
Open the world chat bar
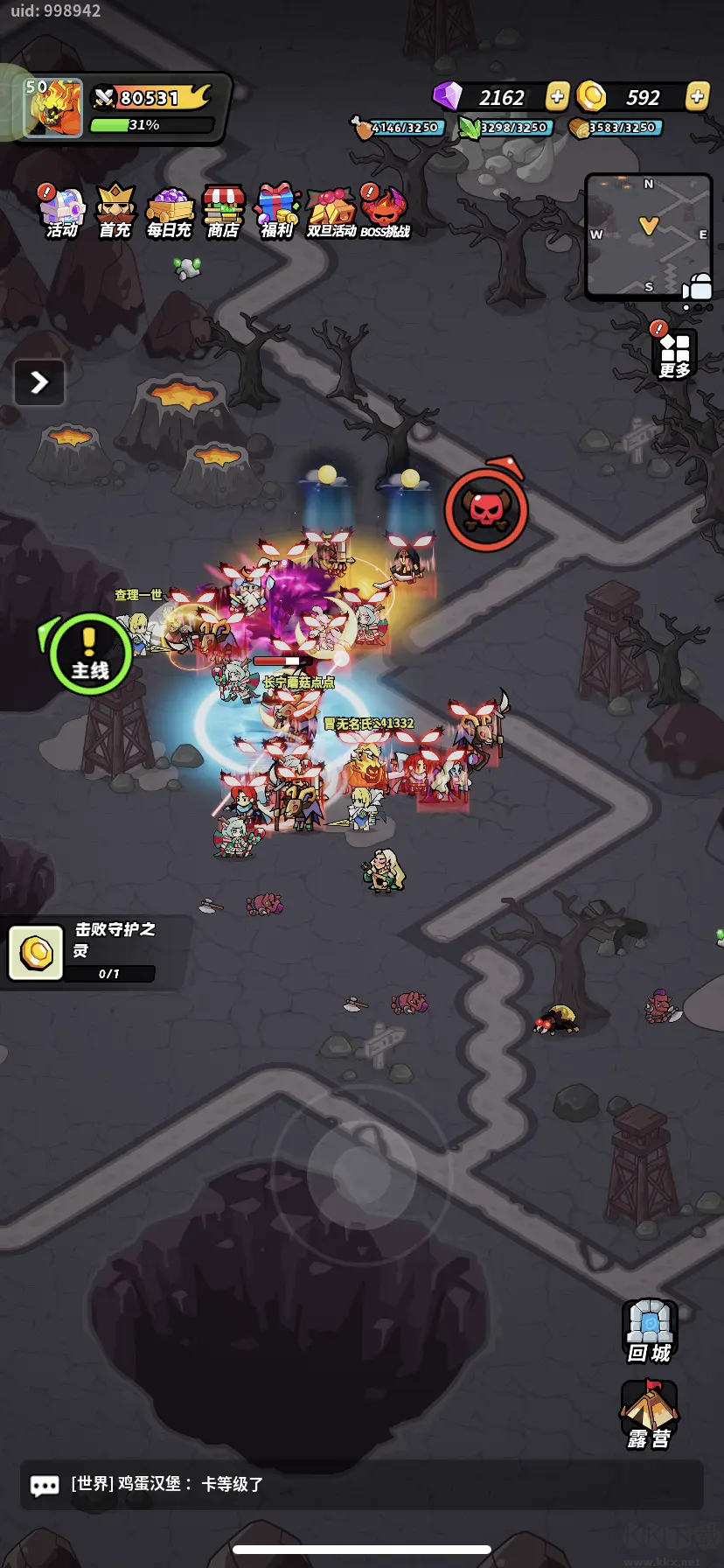pyautogui.click(x=362, y=1484)
